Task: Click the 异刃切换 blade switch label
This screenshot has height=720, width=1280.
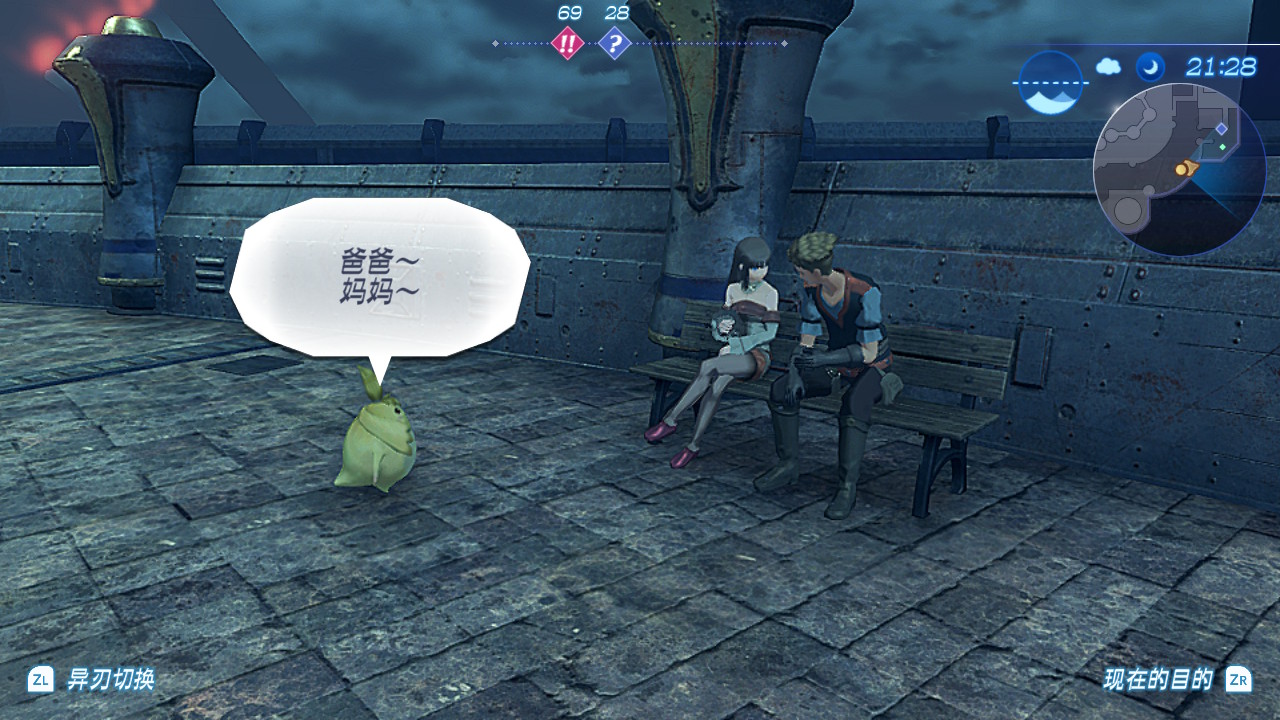Action: (110, 680)
